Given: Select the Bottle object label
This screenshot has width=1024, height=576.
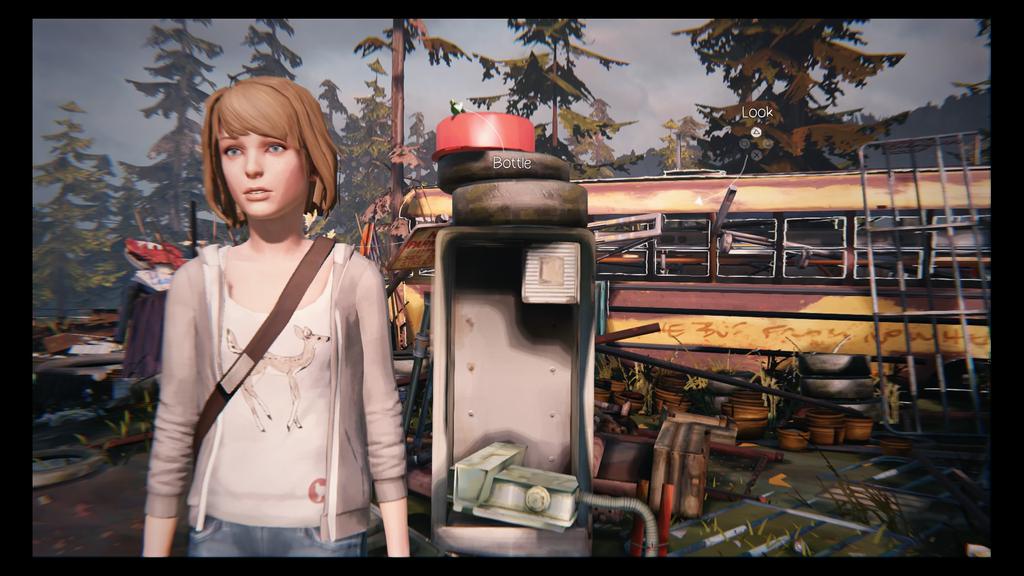Looking at the screenshot, I should tap(512, 162).
